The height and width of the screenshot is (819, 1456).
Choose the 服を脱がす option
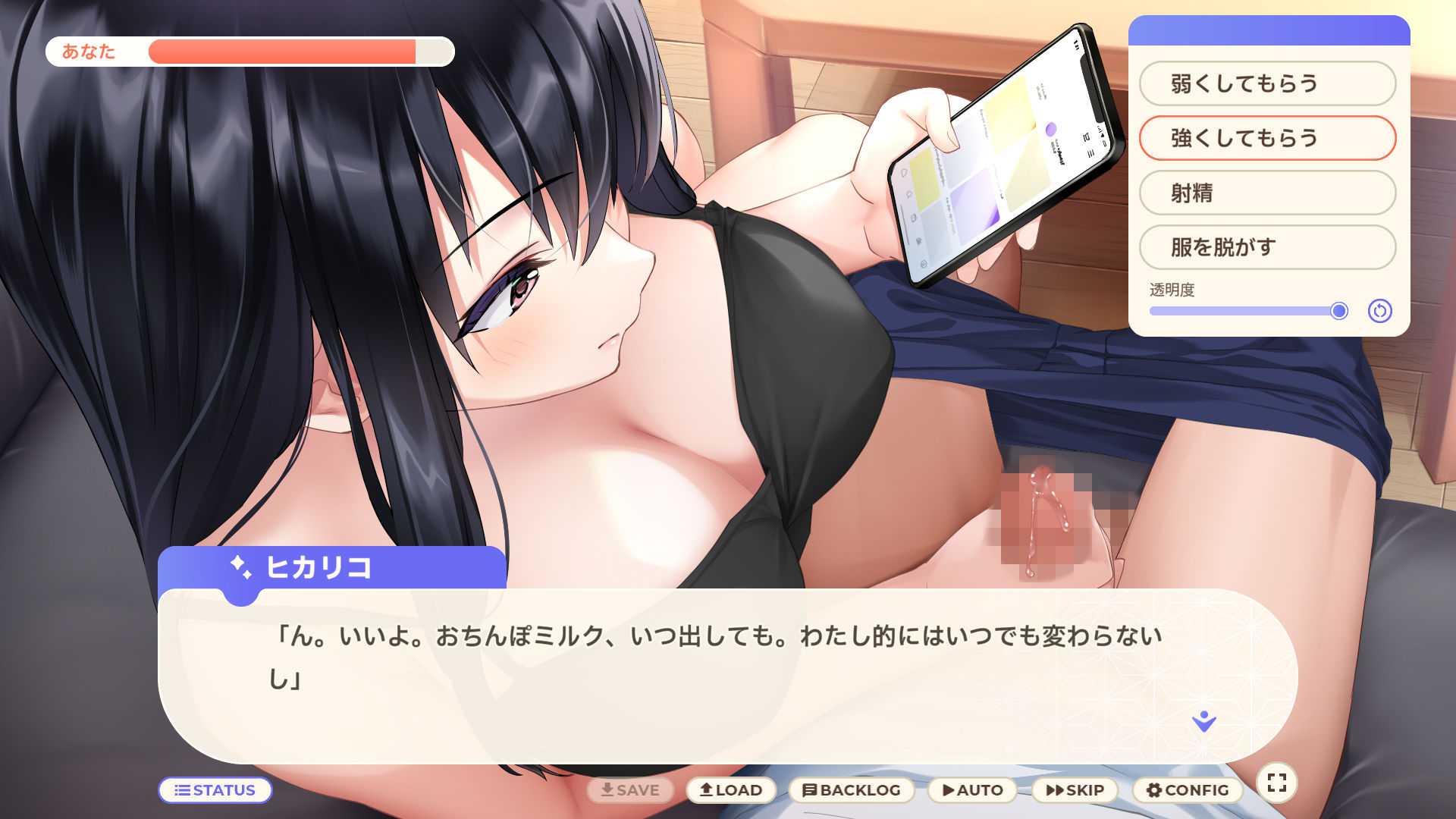click(x=1266, y=248)
